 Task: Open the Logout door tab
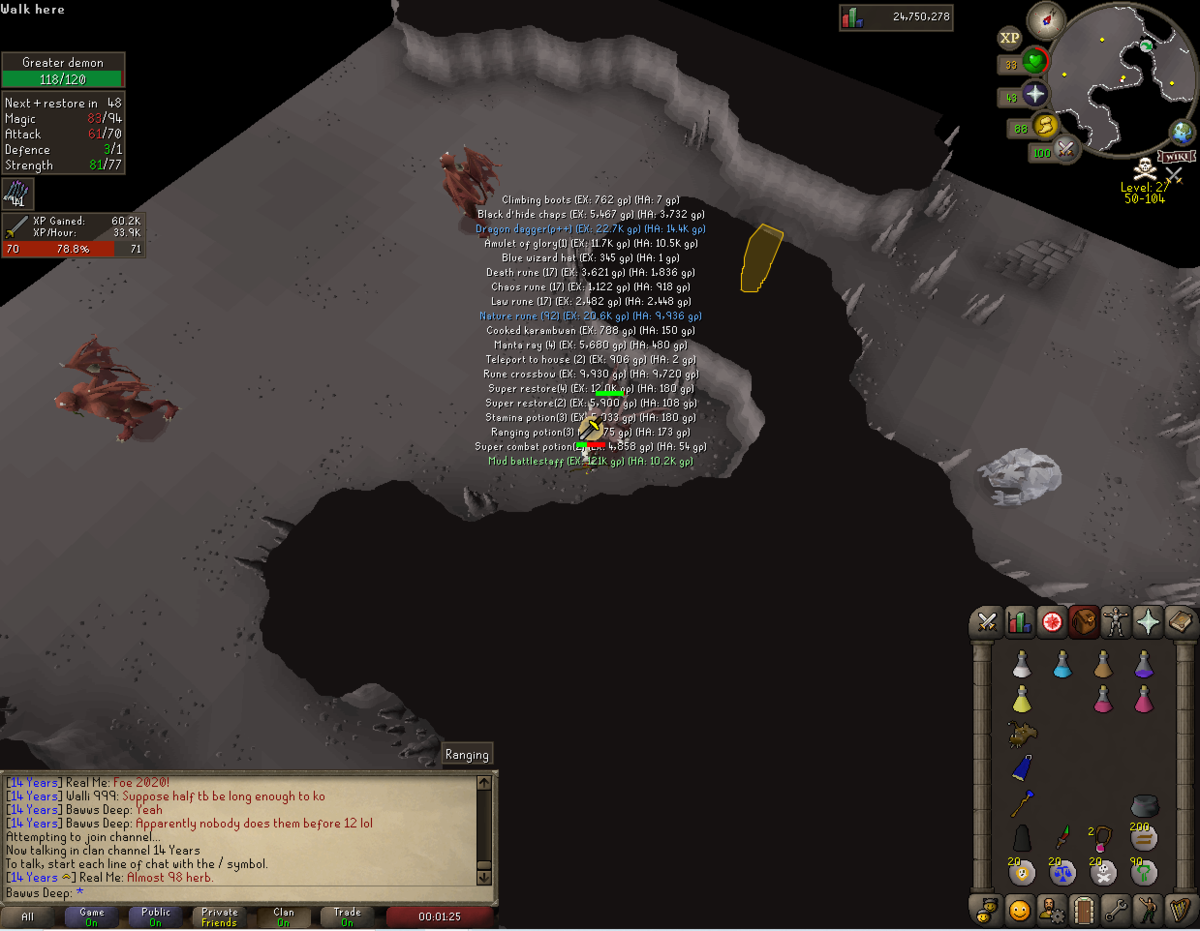(x=1084, y=910)
